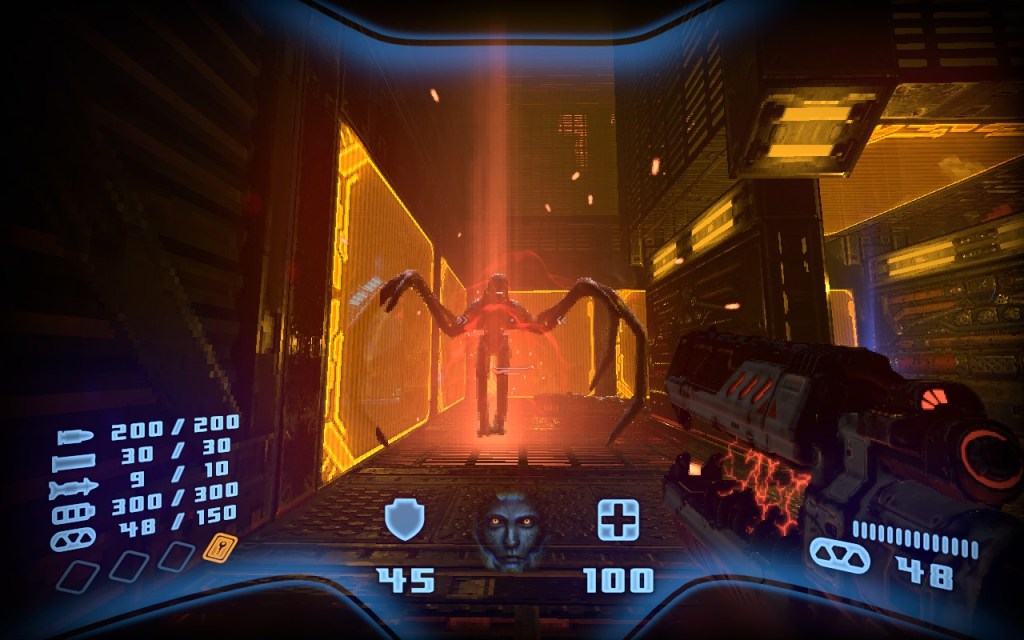Click the player face portrait

[511, 529]
